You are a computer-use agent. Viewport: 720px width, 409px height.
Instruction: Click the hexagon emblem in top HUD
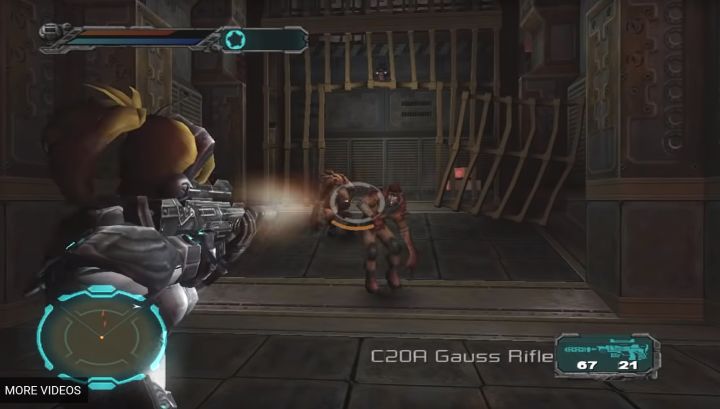[235, 40]
